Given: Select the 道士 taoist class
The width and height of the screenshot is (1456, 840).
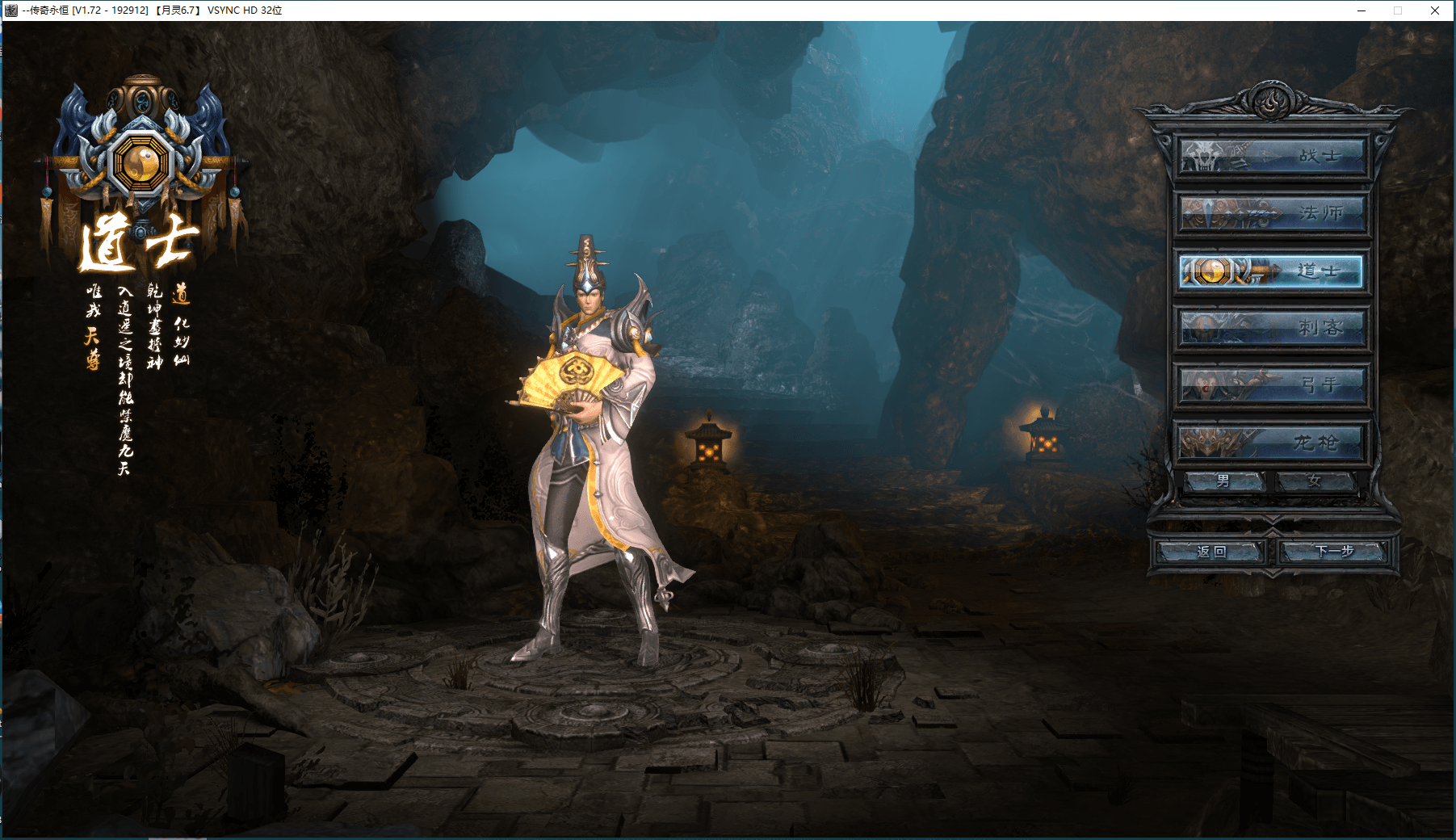Looking at the screenshot, I should coord(1271,271).
